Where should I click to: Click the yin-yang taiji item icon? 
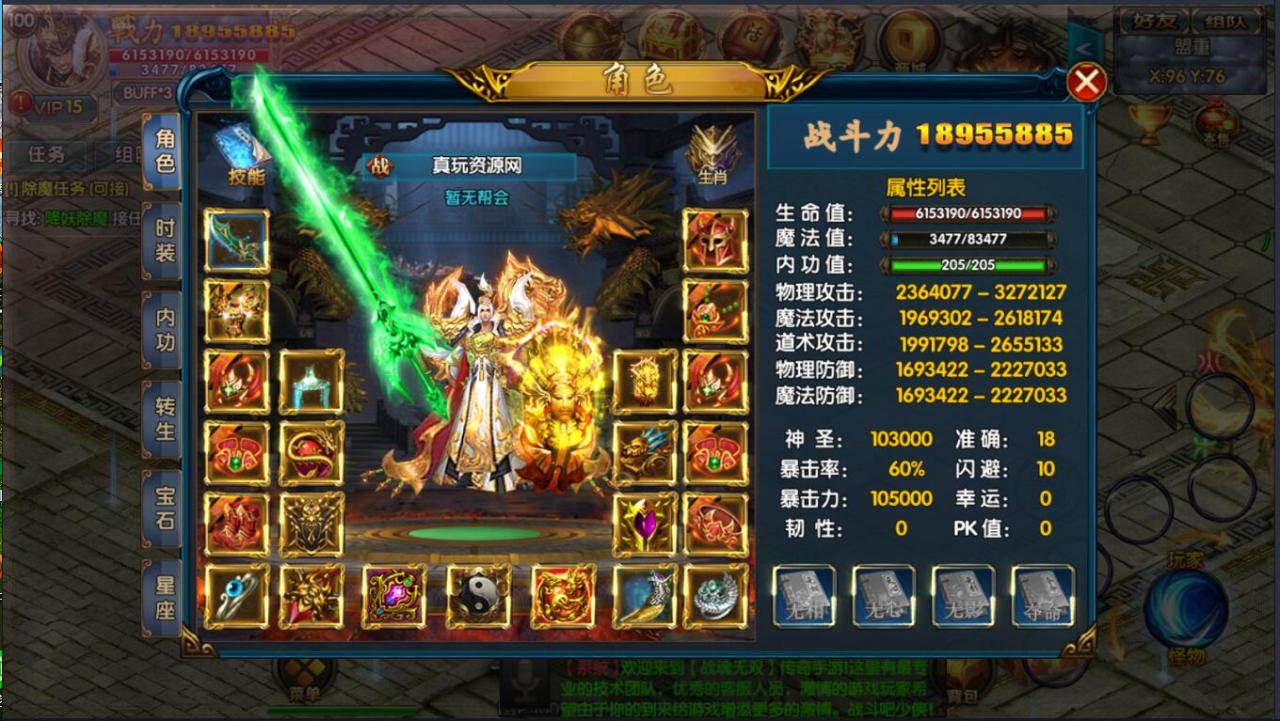tap(477, 597)
